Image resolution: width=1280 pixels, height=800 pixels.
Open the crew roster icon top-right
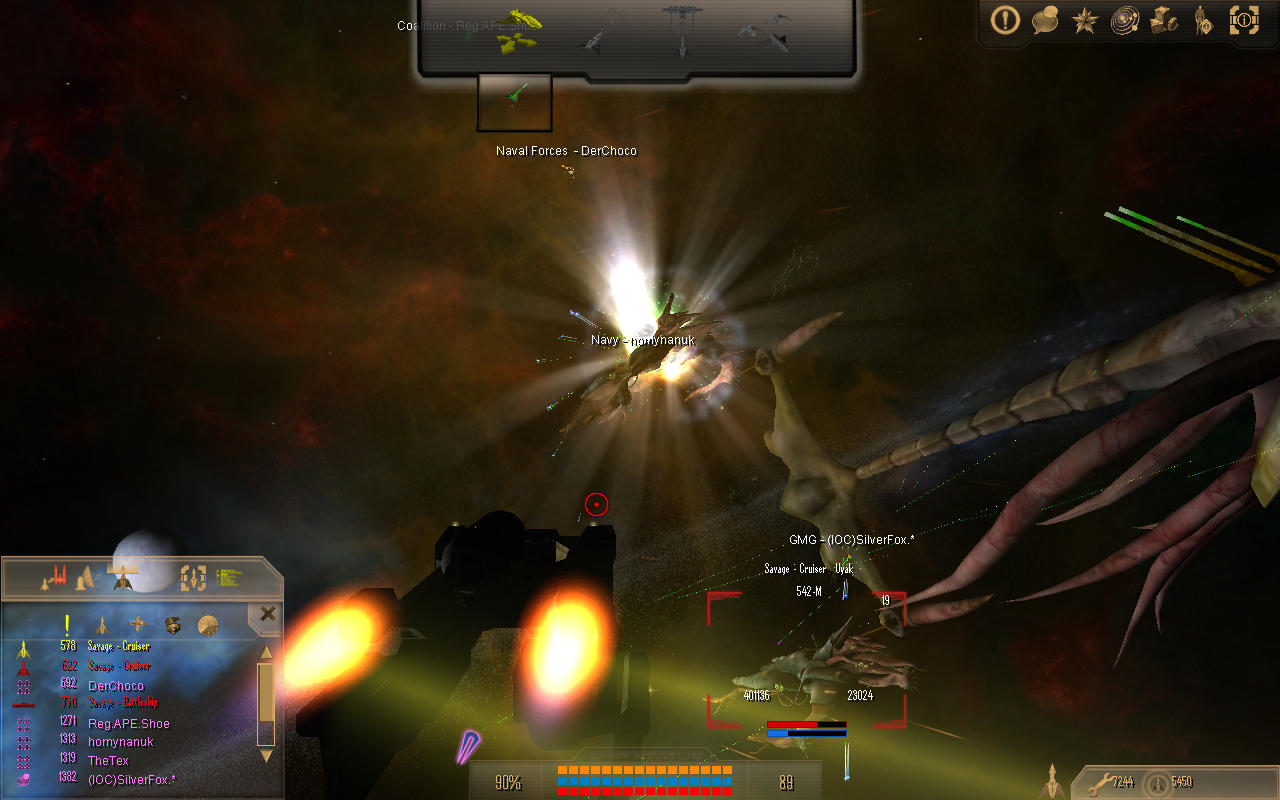pyautogui.click(x=1204, y=21)
